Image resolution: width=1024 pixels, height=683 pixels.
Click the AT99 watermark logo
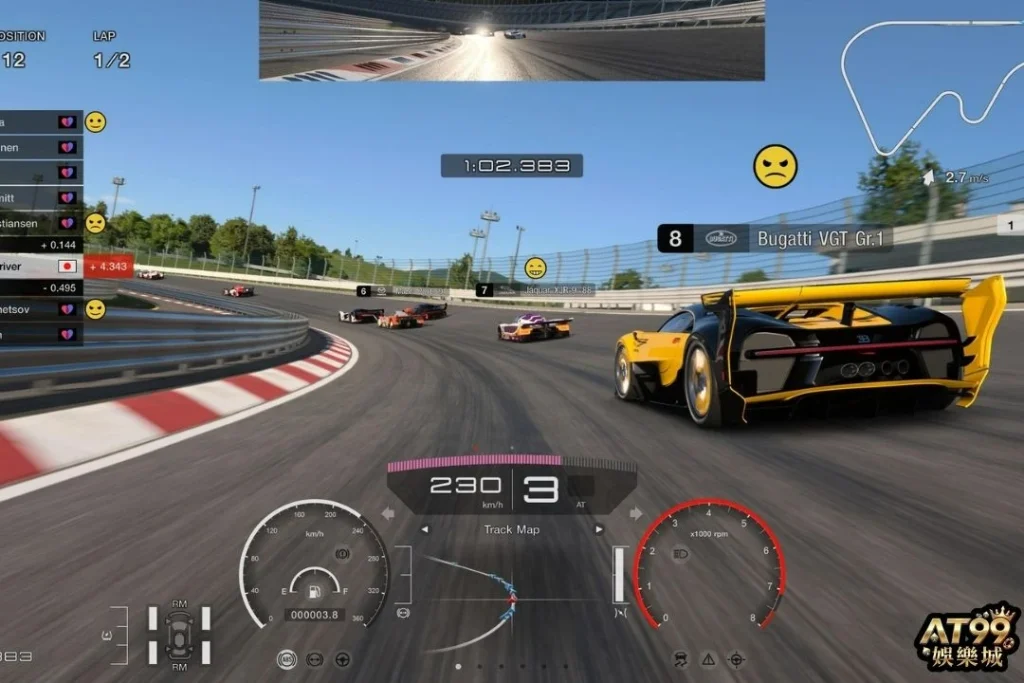967,640
